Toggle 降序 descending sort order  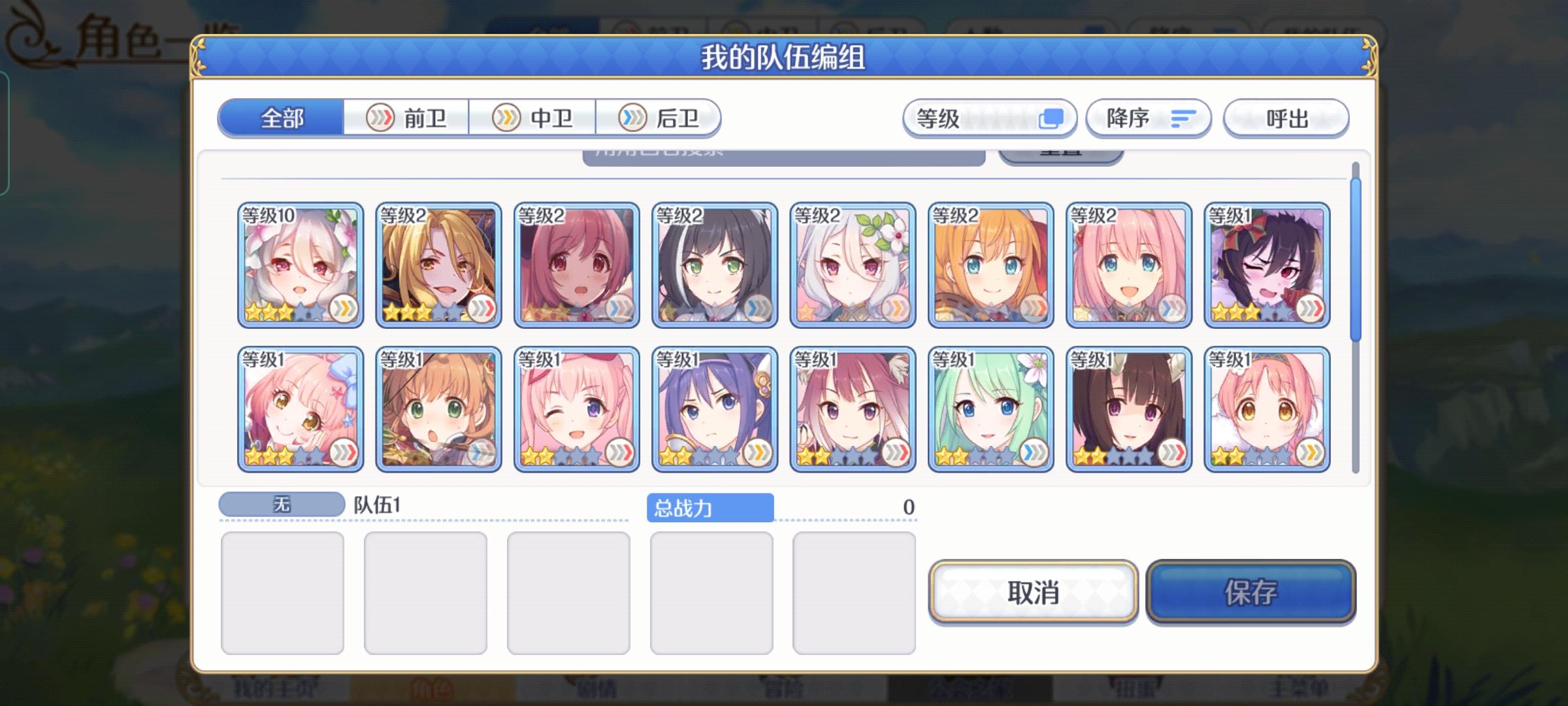1148,118
